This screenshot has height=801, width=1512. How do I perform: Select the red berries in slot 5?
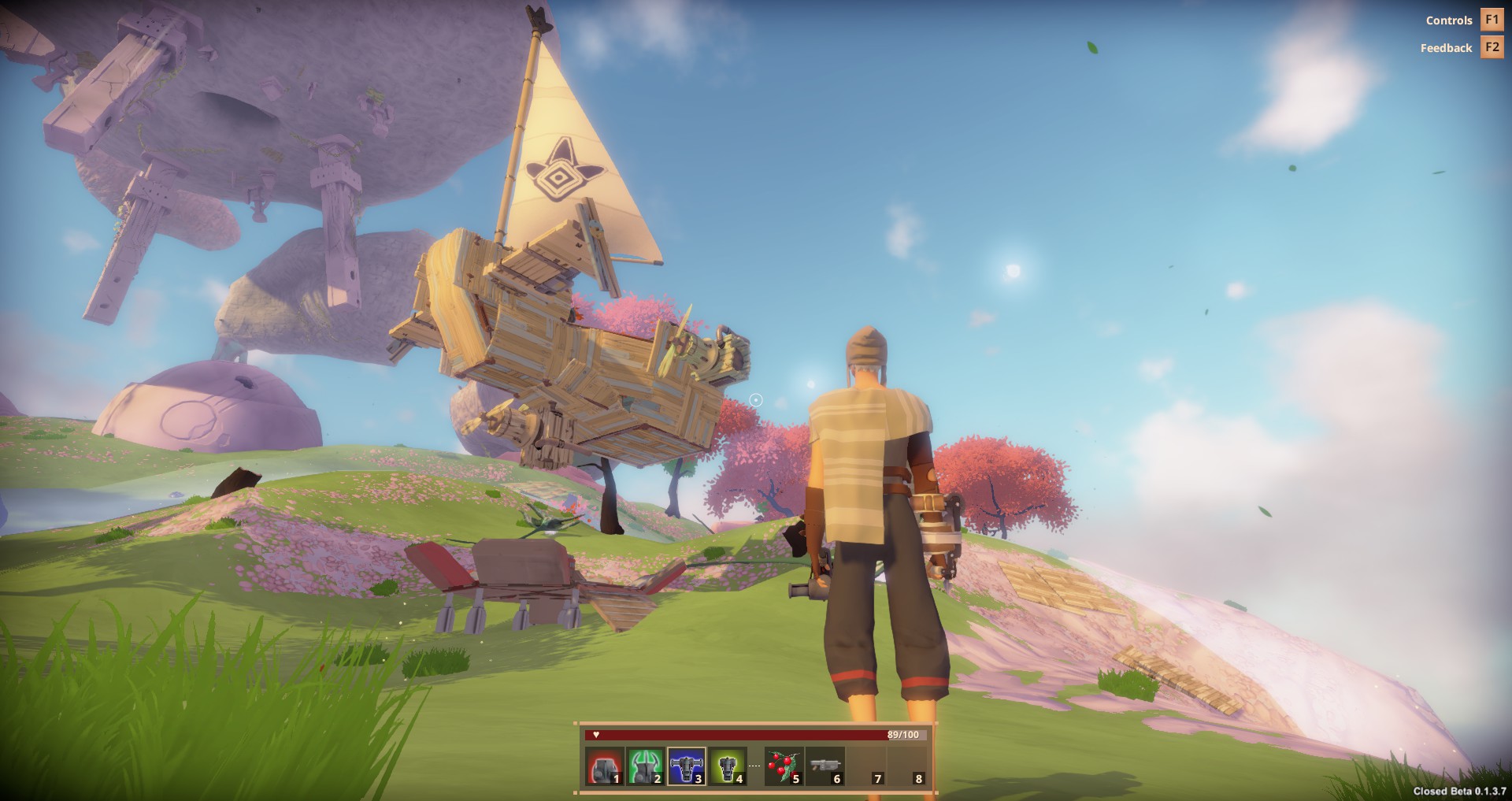[784, 766]
